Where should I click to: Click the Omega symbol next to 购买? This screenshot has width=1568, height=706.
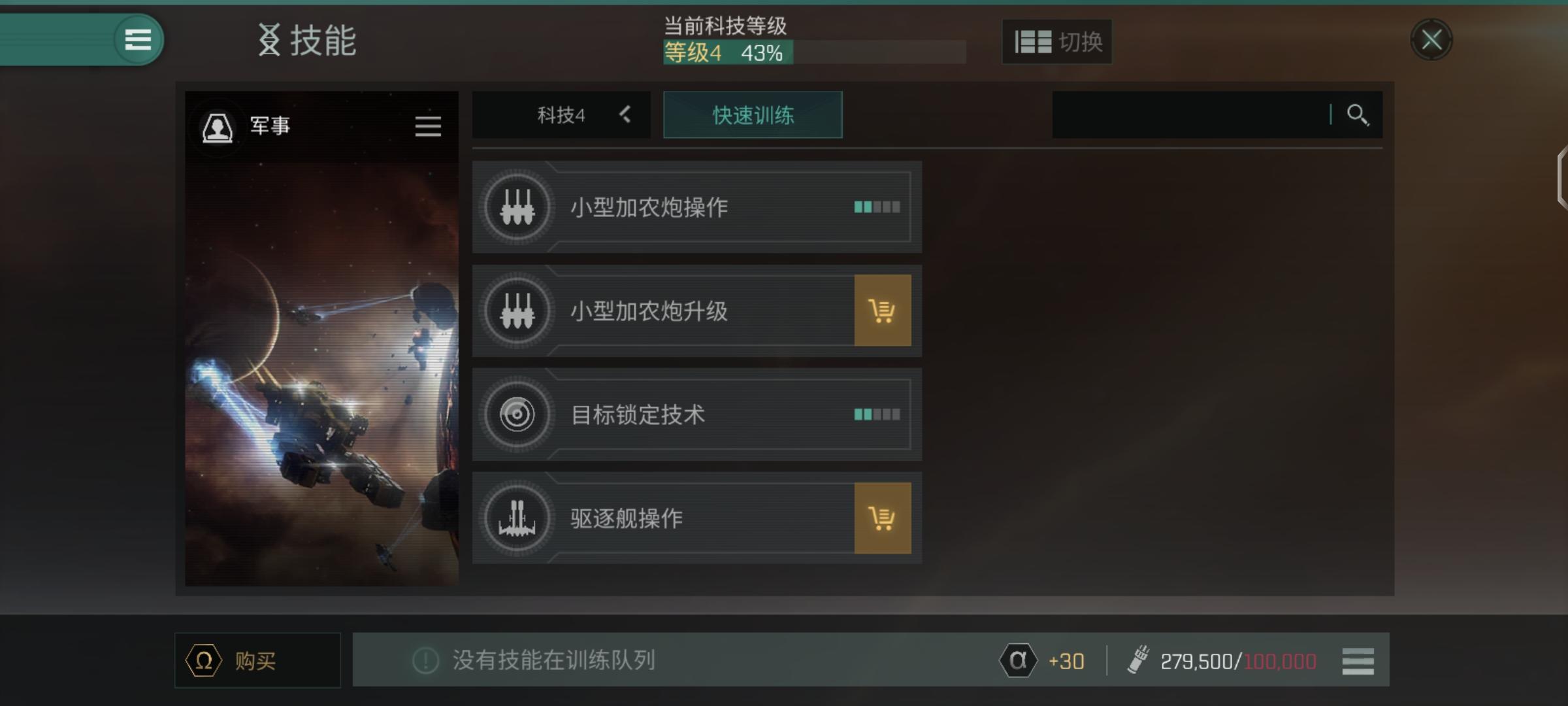pyautogui.click(x=203, y=660)
